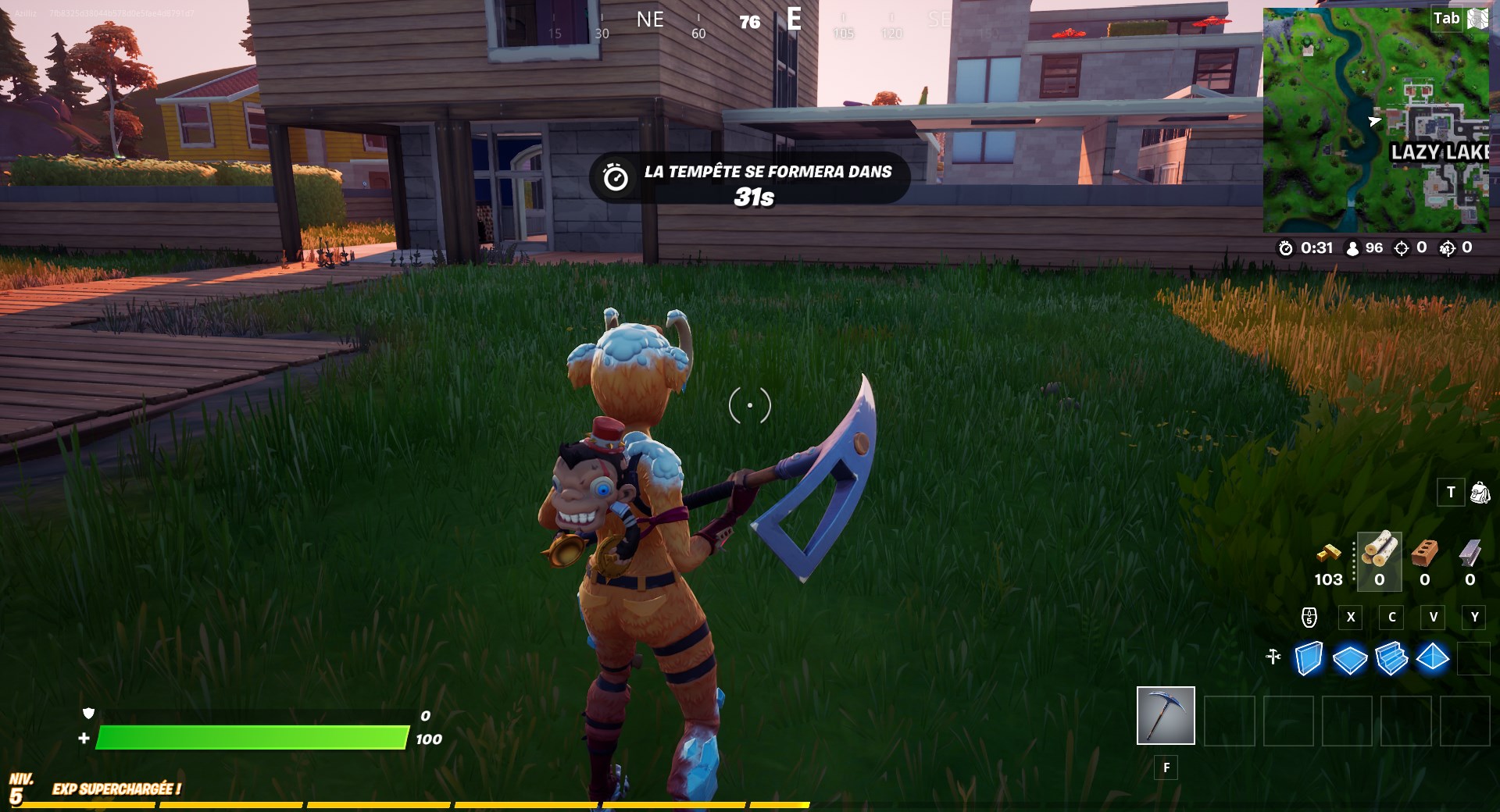The width and height of the screenshot is (1500, 812).
Task: Select the pickaxe in the hotbar
Action: coord(1166,717)
